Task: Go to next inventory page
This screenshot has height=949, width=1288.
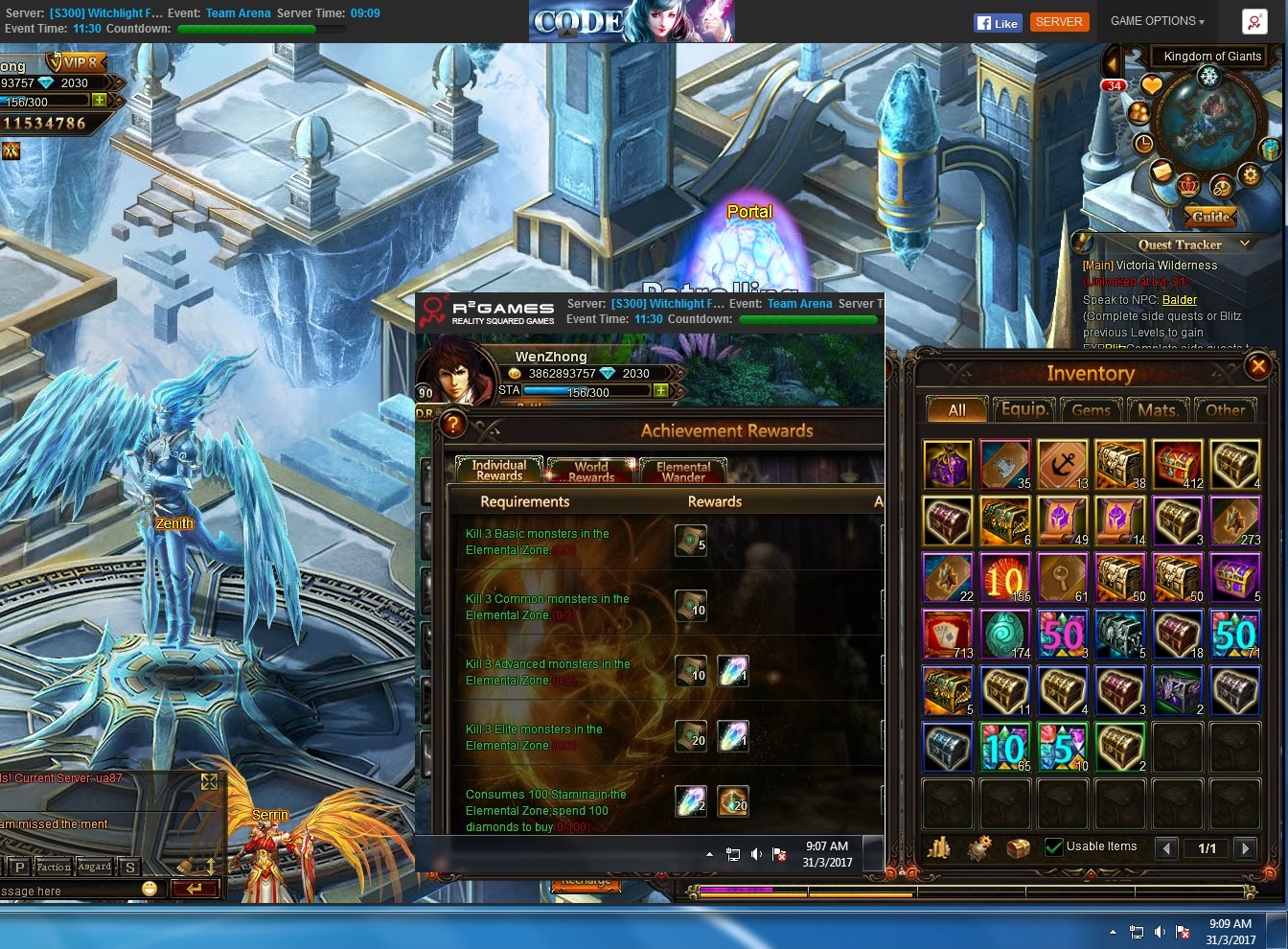Action: click(1245, 847)
